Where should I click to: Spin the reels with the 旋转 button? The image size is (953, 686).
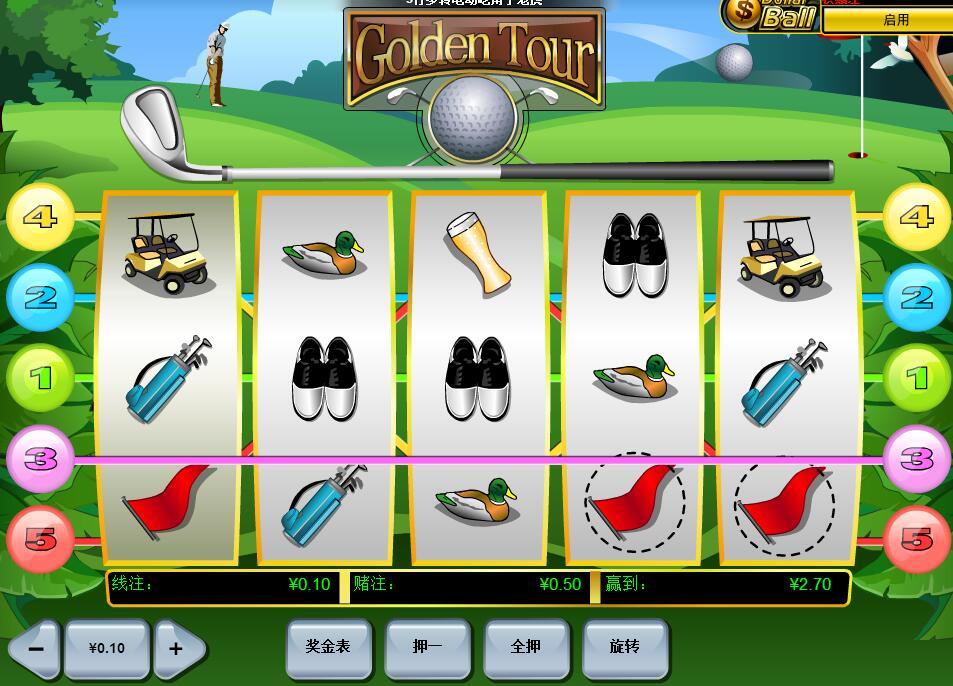tap(625, 647)
